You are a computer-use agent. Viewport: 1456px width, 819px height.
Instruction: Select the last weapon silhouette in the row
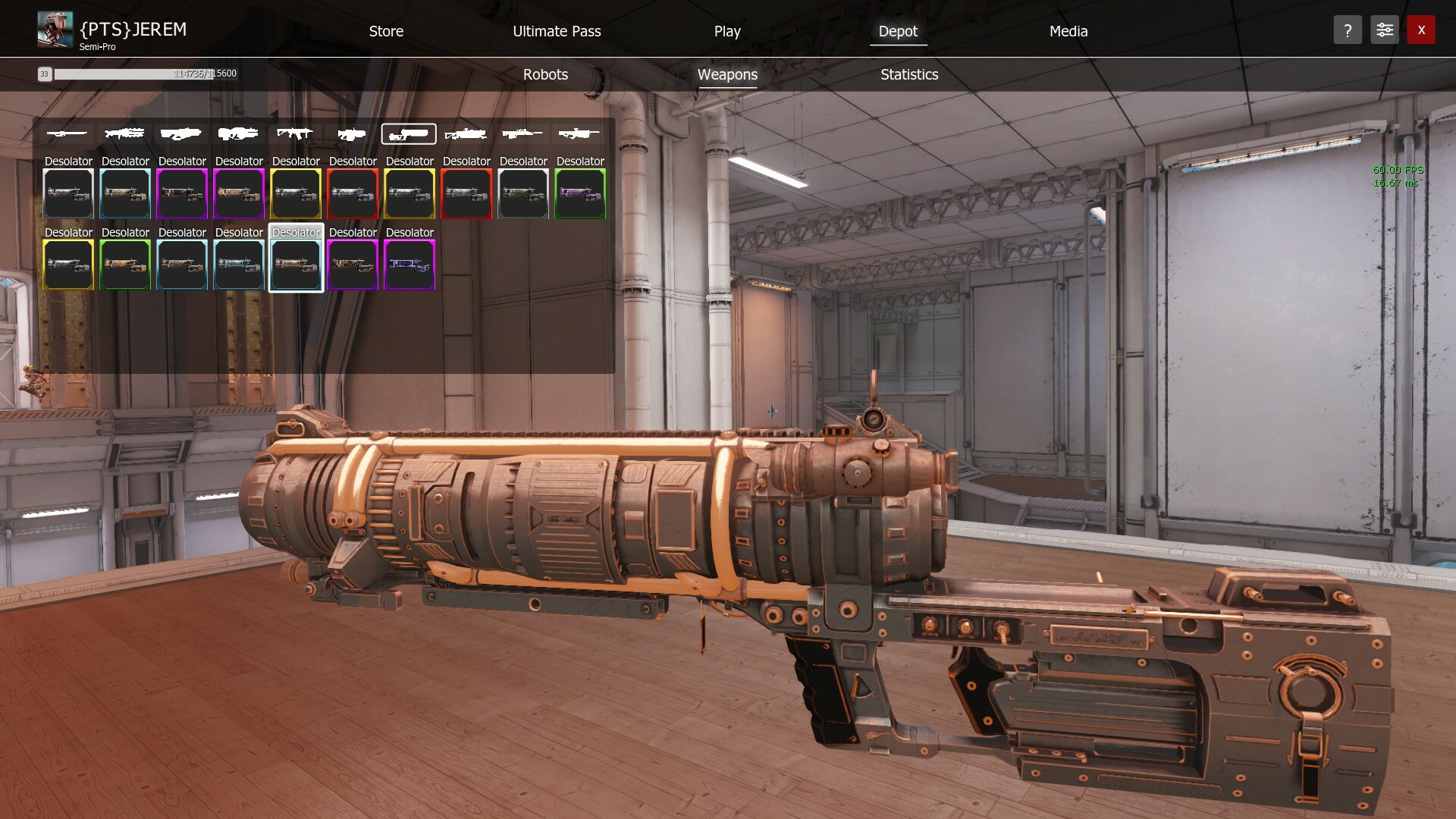(579, 134)
